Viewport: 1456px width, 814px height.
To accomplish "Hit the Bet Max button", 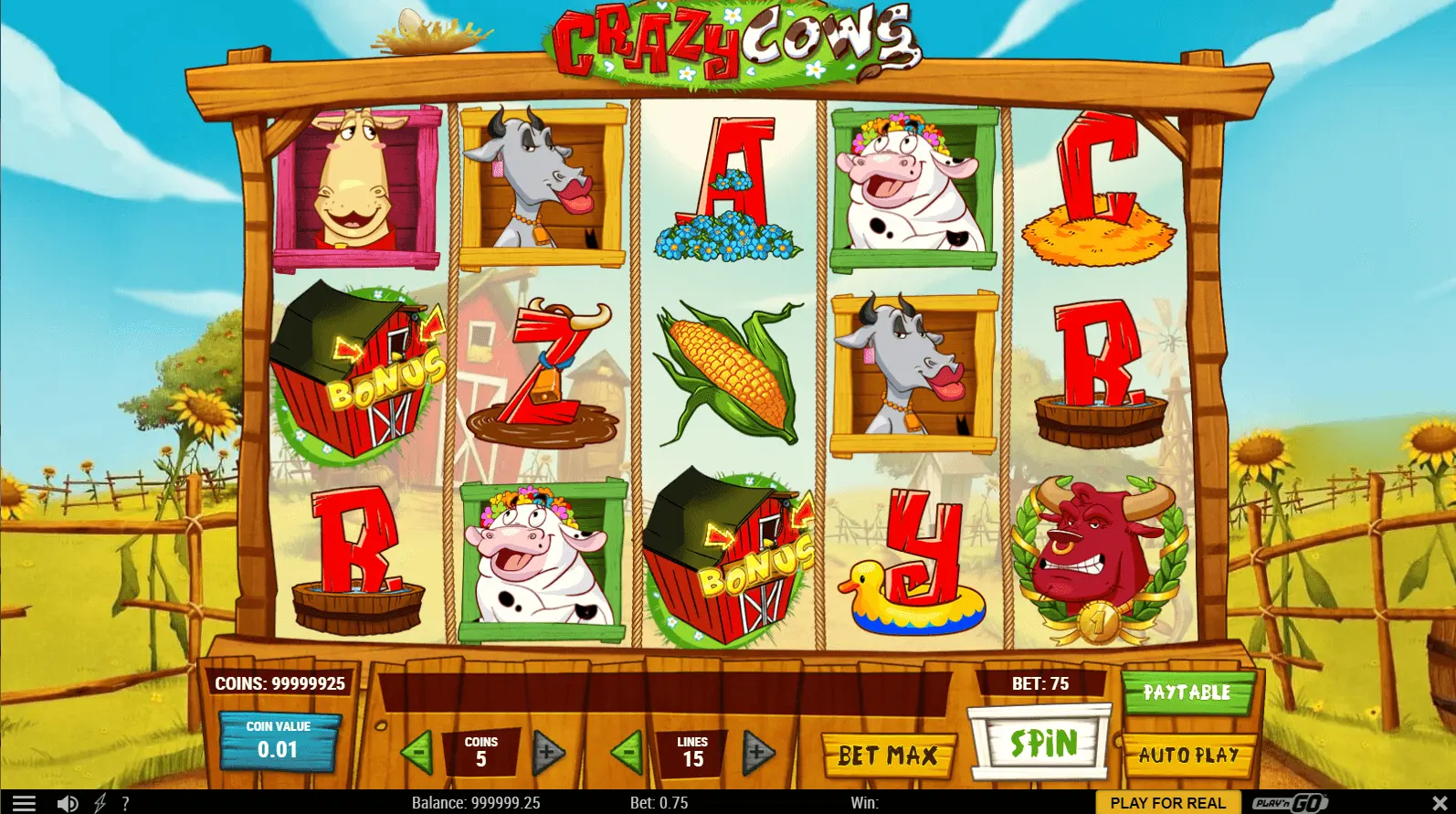I will [x=888, y=756].
